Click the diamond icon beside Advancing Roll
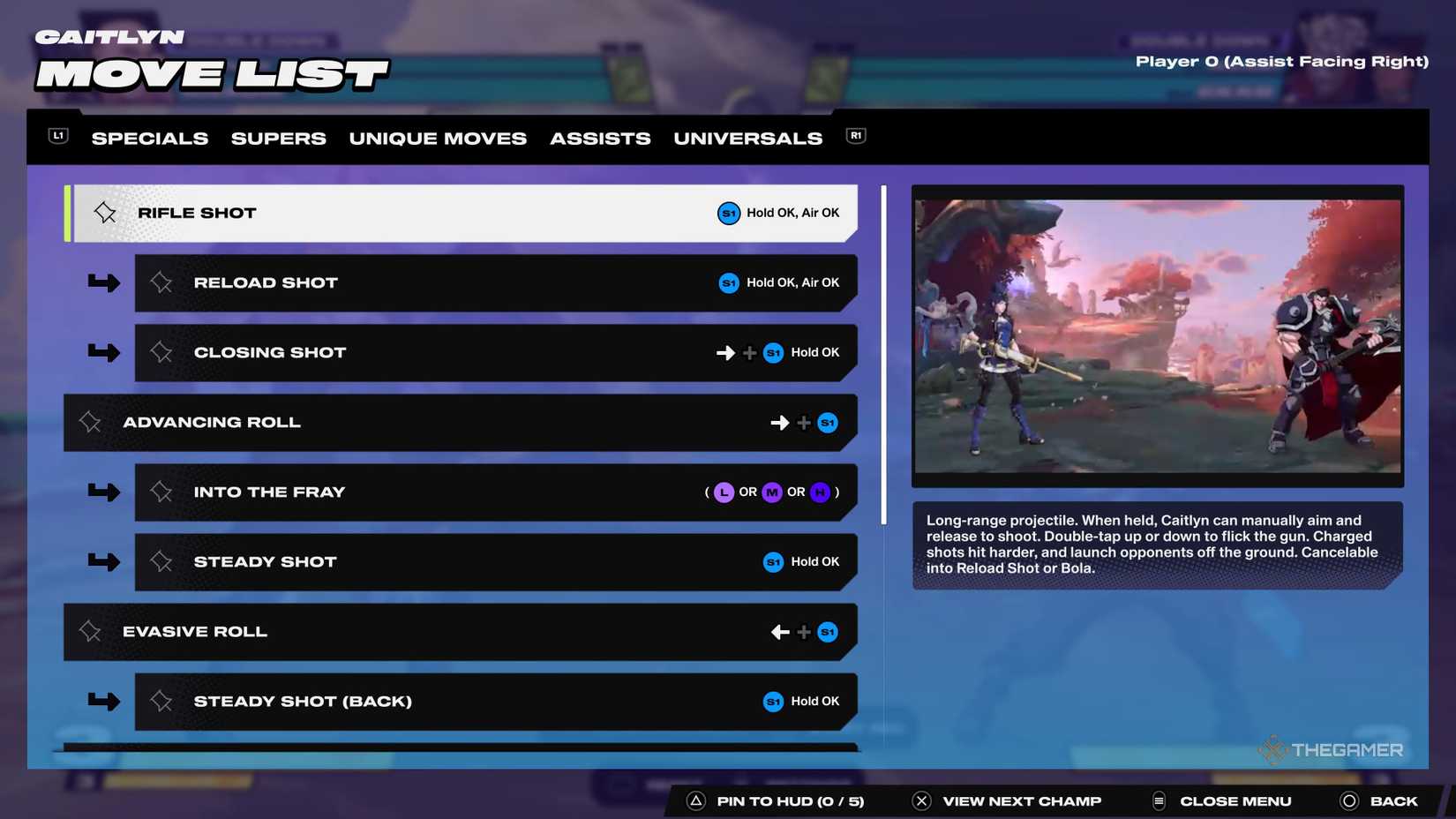This screenshot has width=1456, height=819. coord(90,422)
